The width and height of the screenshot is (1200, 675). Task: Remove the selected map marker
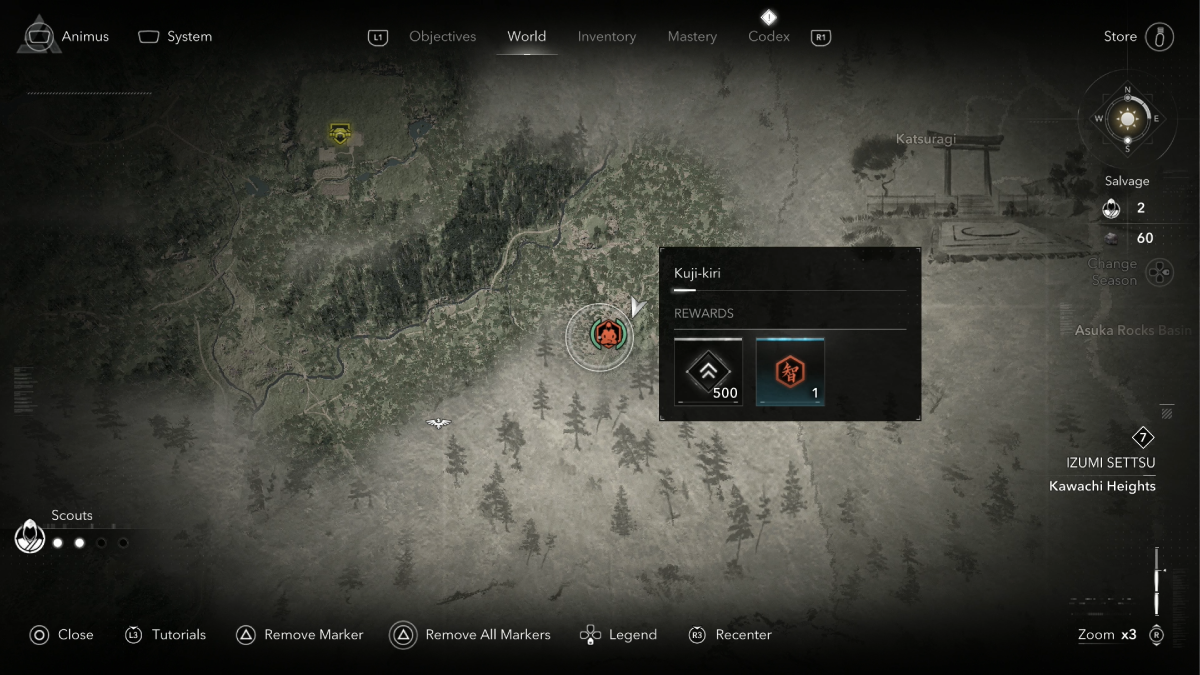300,635
